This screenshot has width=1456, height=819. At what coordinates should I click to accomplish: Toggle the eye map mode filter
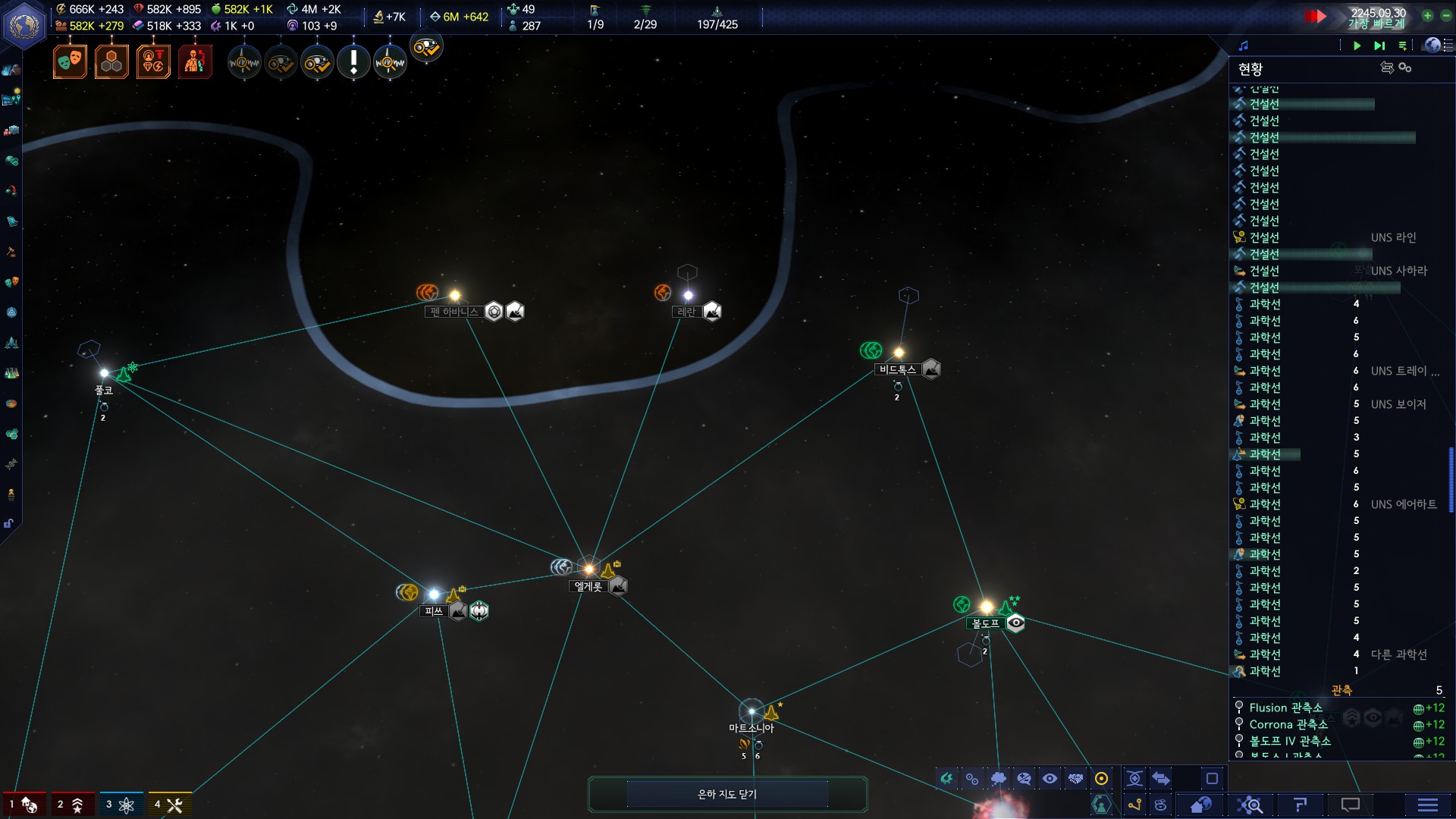pos(1050,779)
